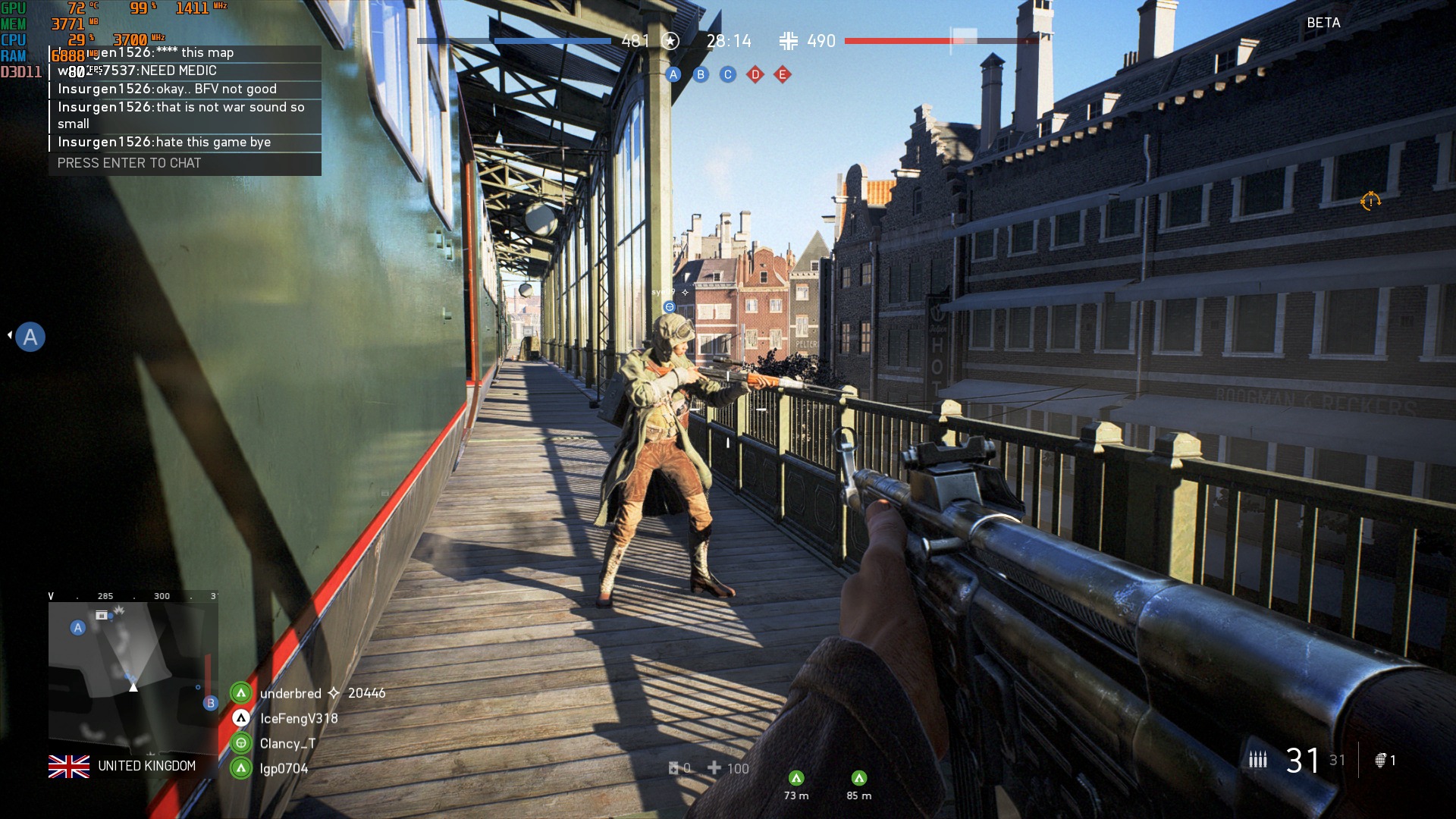Click the orange alert marker icon
1456x819 pixels.
(1370, 201)
